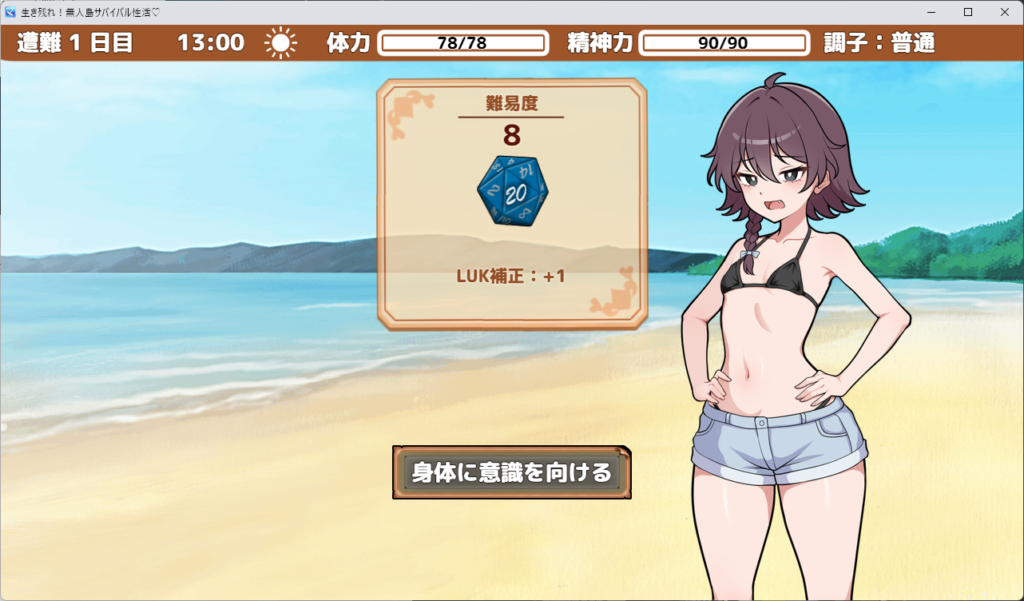
Task: Choose the 身体に意識を向ける button
Action: click(x=511, y=472)
